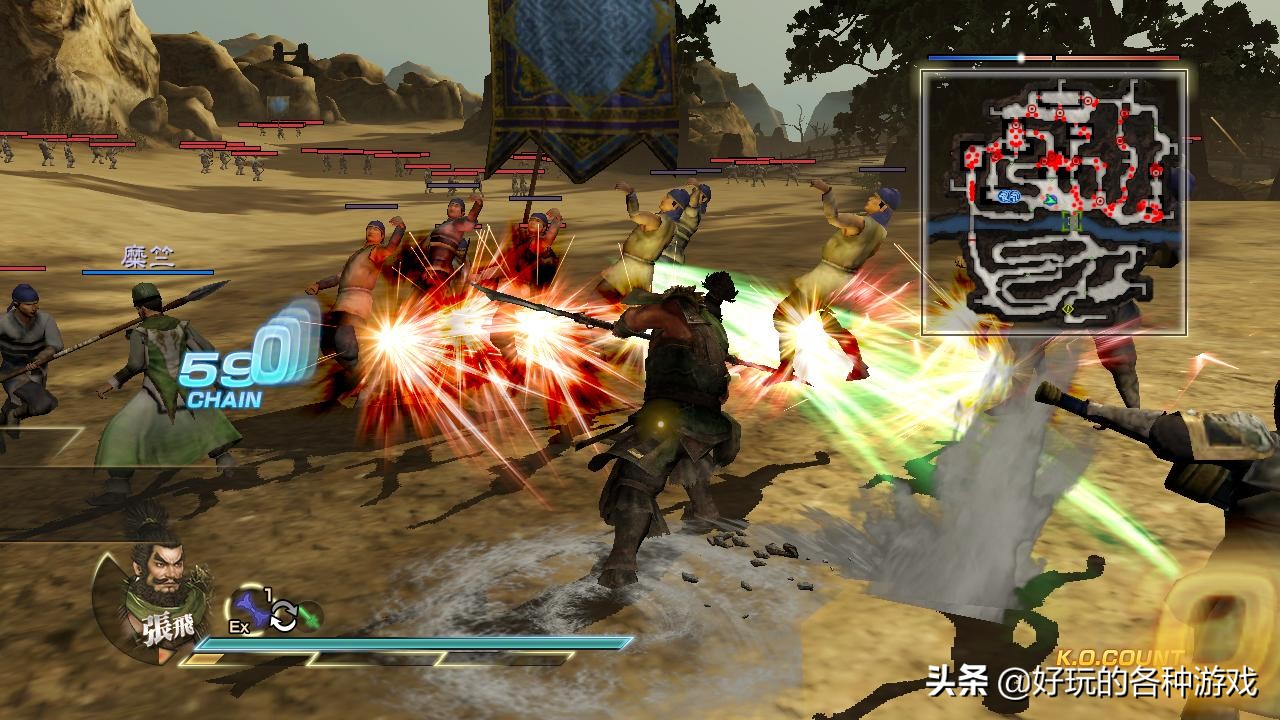
Task: Select the green secondary weapon icon
Action: [310, 616]
